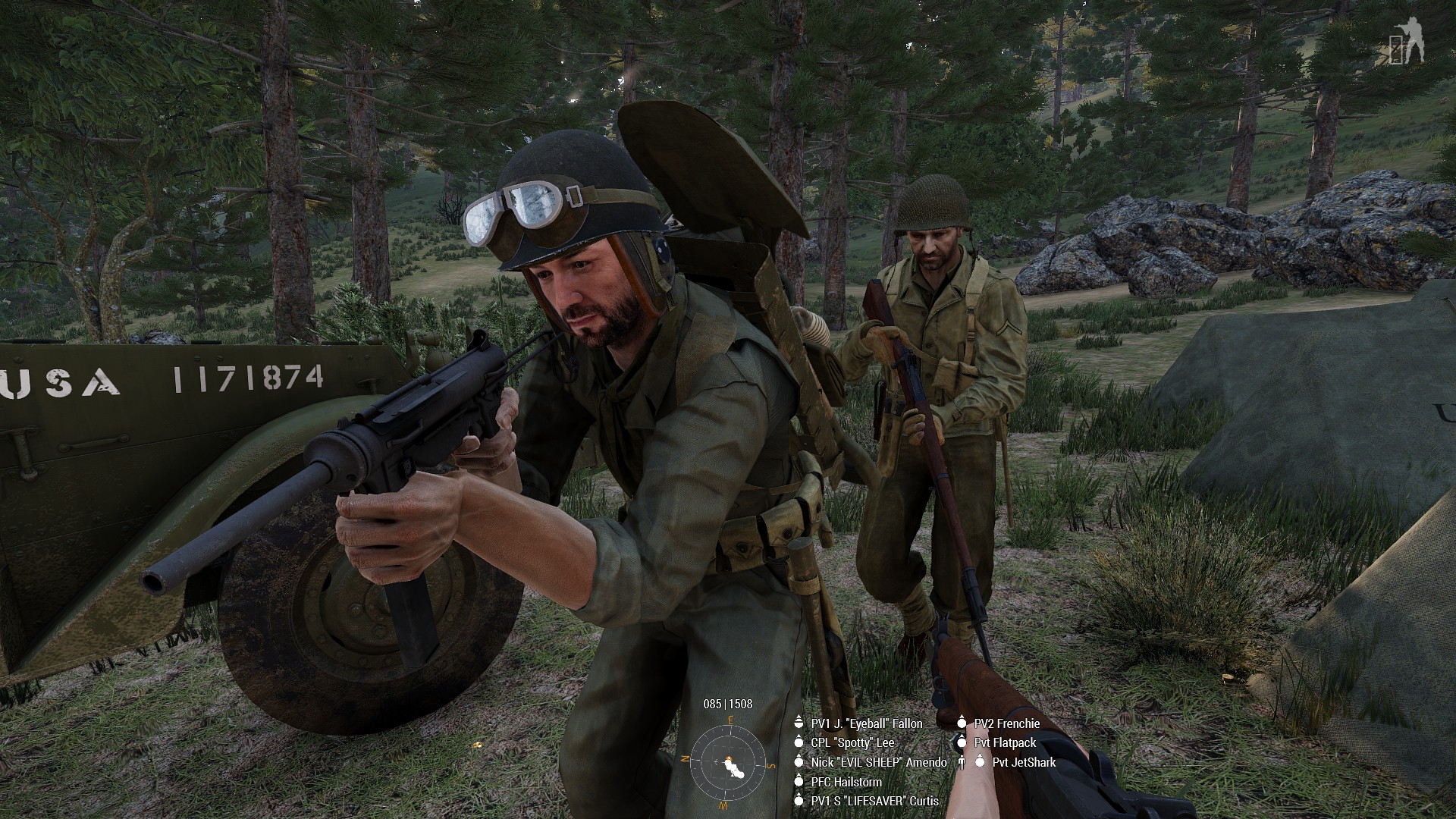Pick PFC Hailstorm from the squad list
Viewport: 1456px width, 819px height.
[x=846, y=782]
